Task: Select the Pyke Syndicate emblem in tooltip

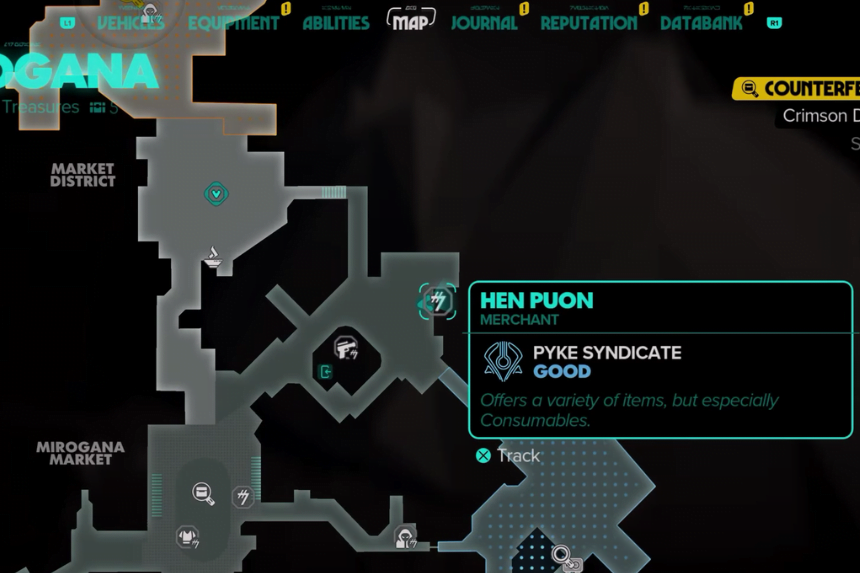Action: pyautogui.click(x=503, y=361)
